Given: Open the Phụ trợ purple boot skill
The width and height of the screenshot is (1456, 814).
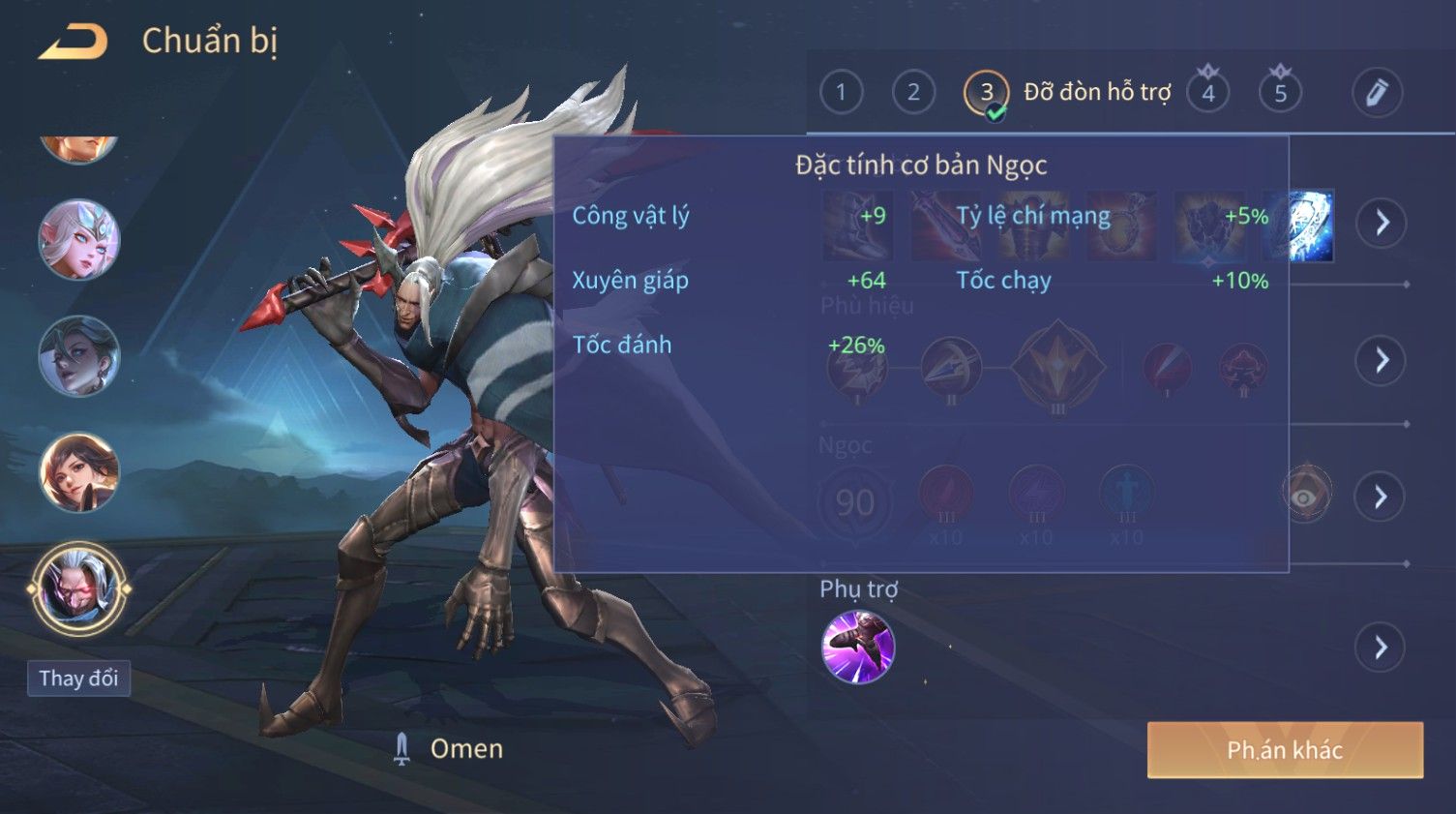Looking at the screenshot, I should click(857, 648).
